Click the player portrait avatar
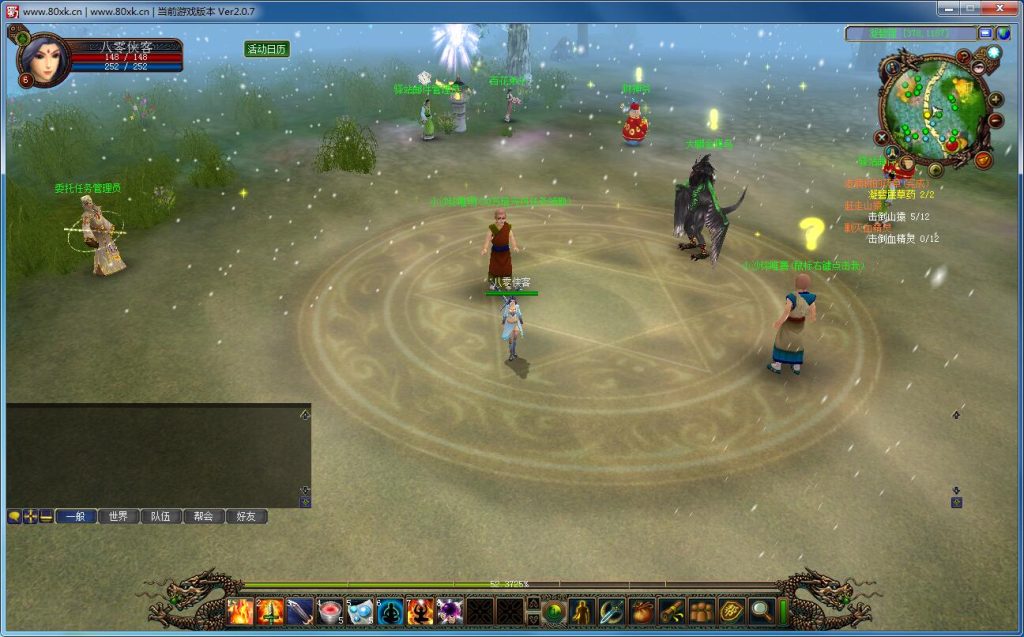The image size is (1024, 637). coord(42,60)
